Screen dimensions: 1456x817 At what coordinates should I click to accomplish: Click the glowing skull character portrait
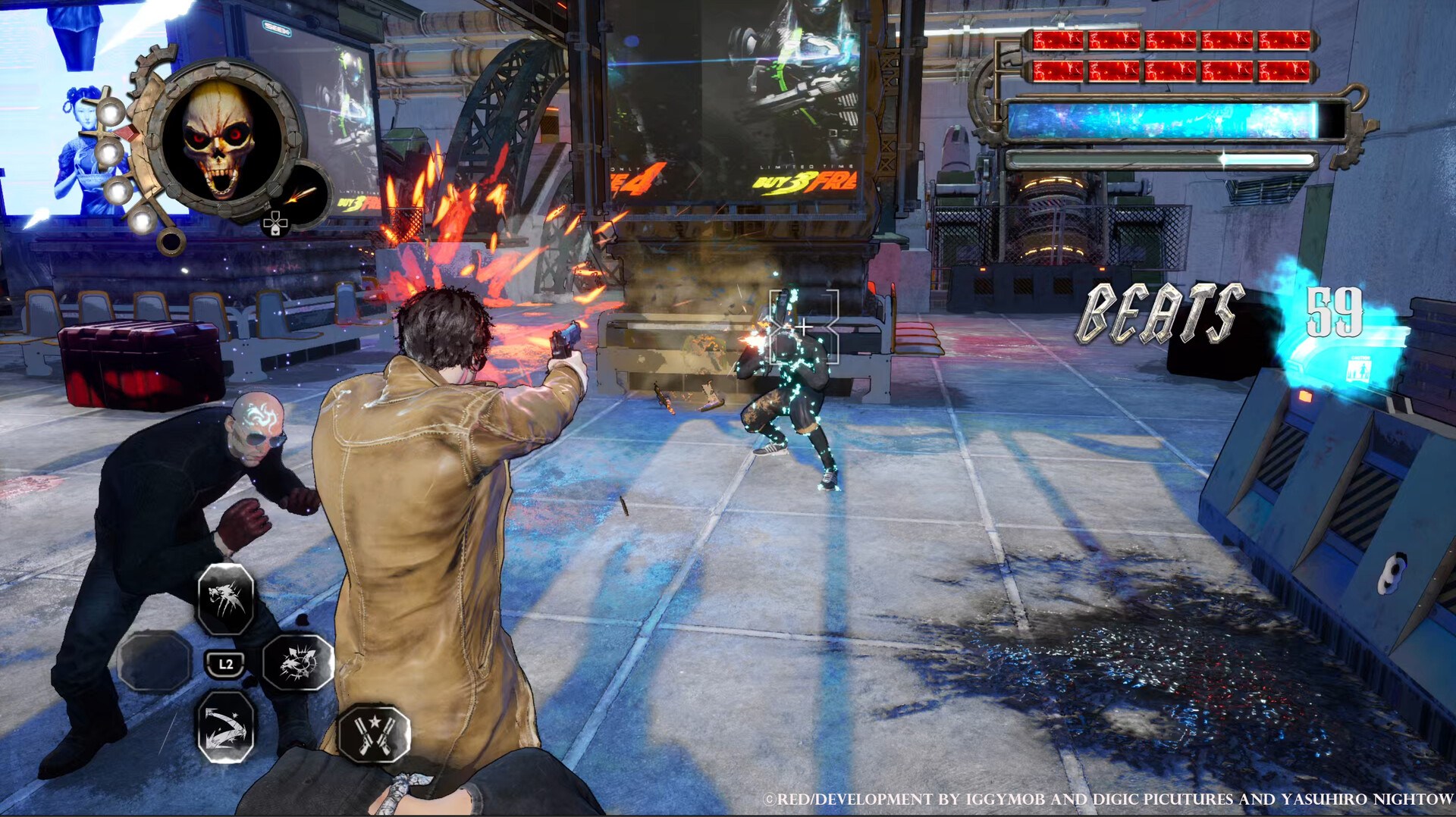[221, 138]
